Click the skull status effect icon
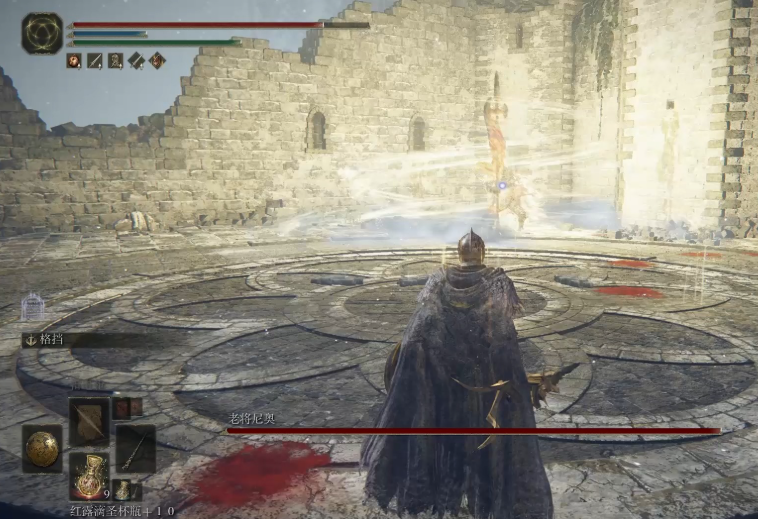This screenshot has width=758, height=519. tap(115, 61)
